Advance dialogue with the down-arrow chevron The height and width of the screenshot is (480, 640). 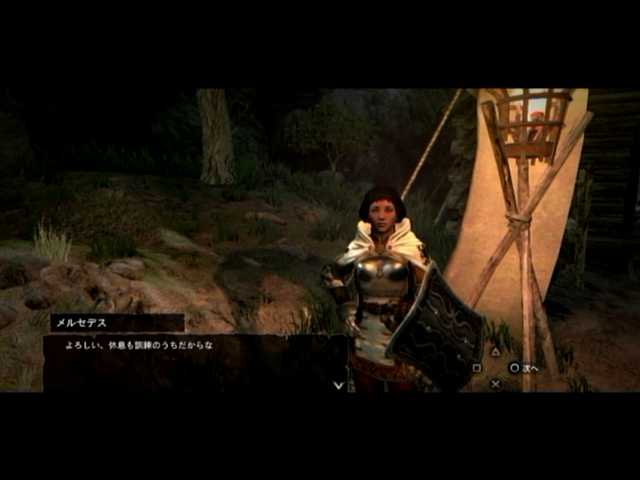pos(338,384)
